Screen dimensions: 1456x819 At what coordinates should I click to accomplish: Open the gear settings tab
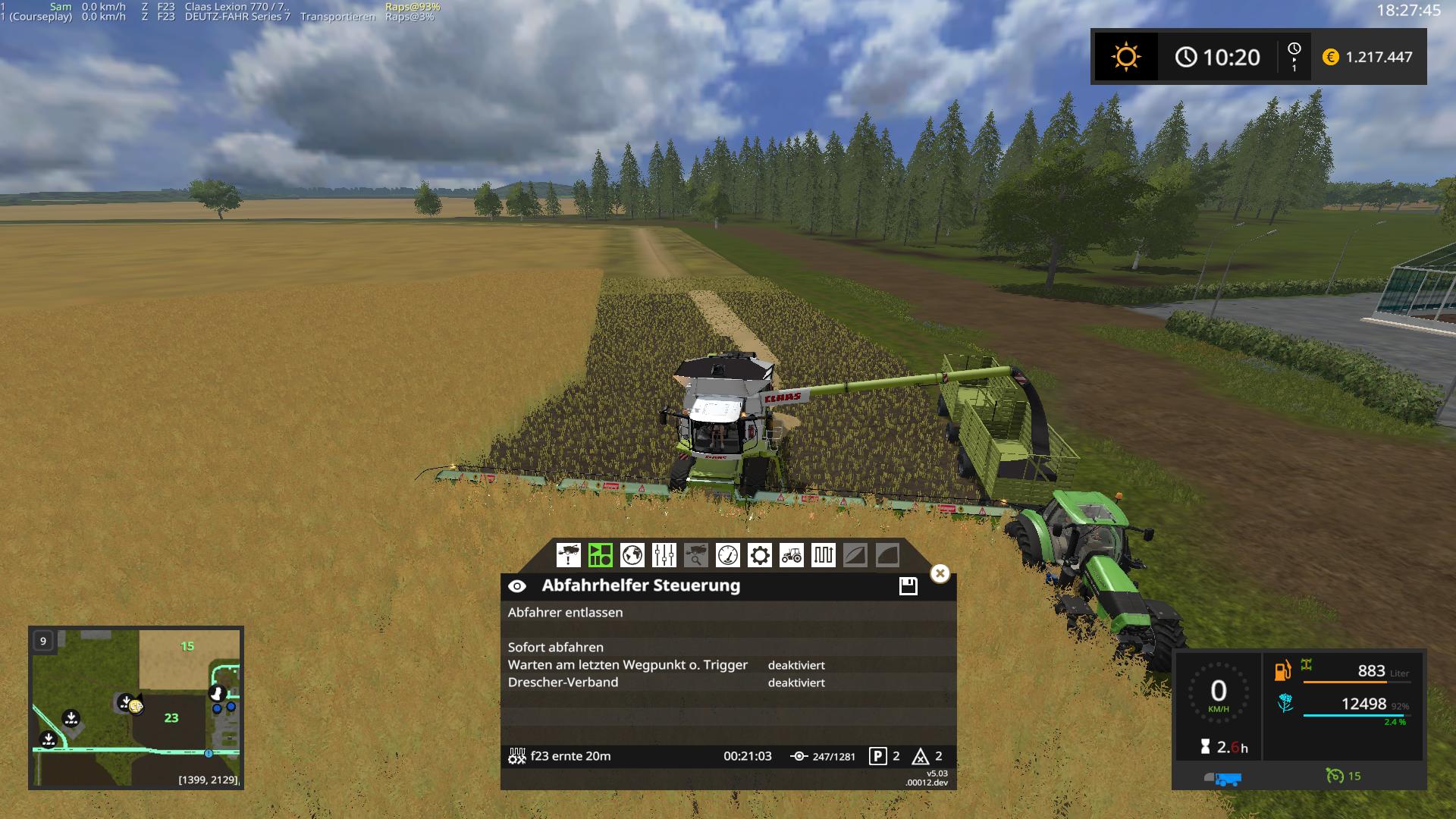[x=759, y=555]
